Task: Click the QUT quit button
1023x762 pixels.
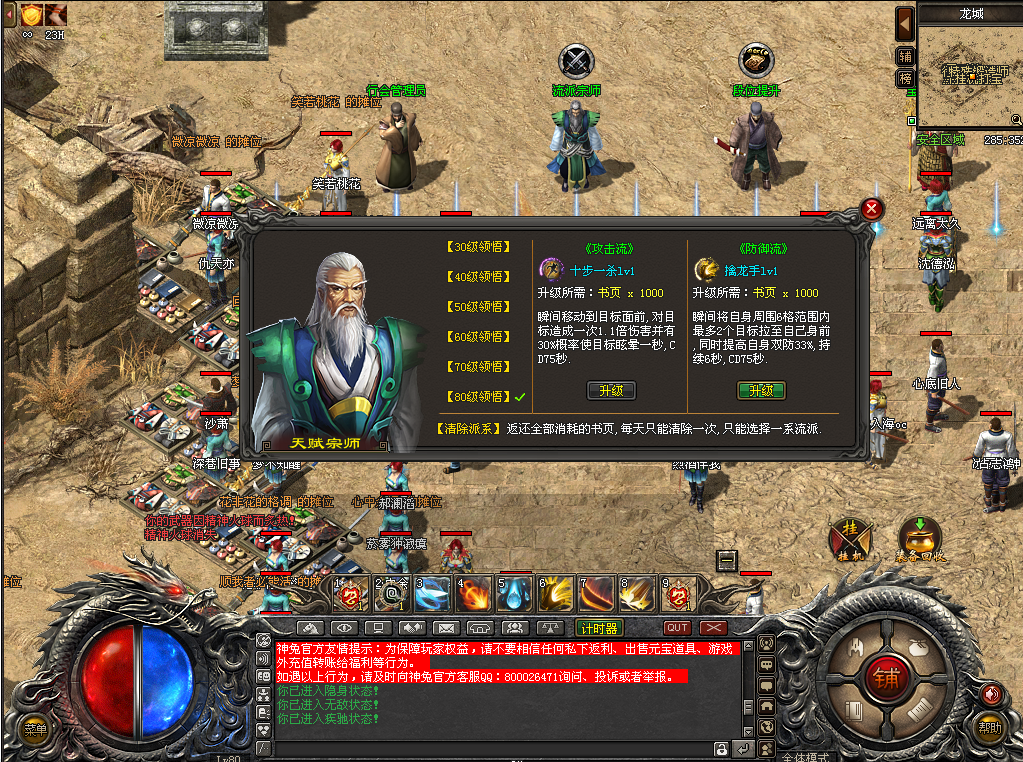Action: click(x=677, y=628)
